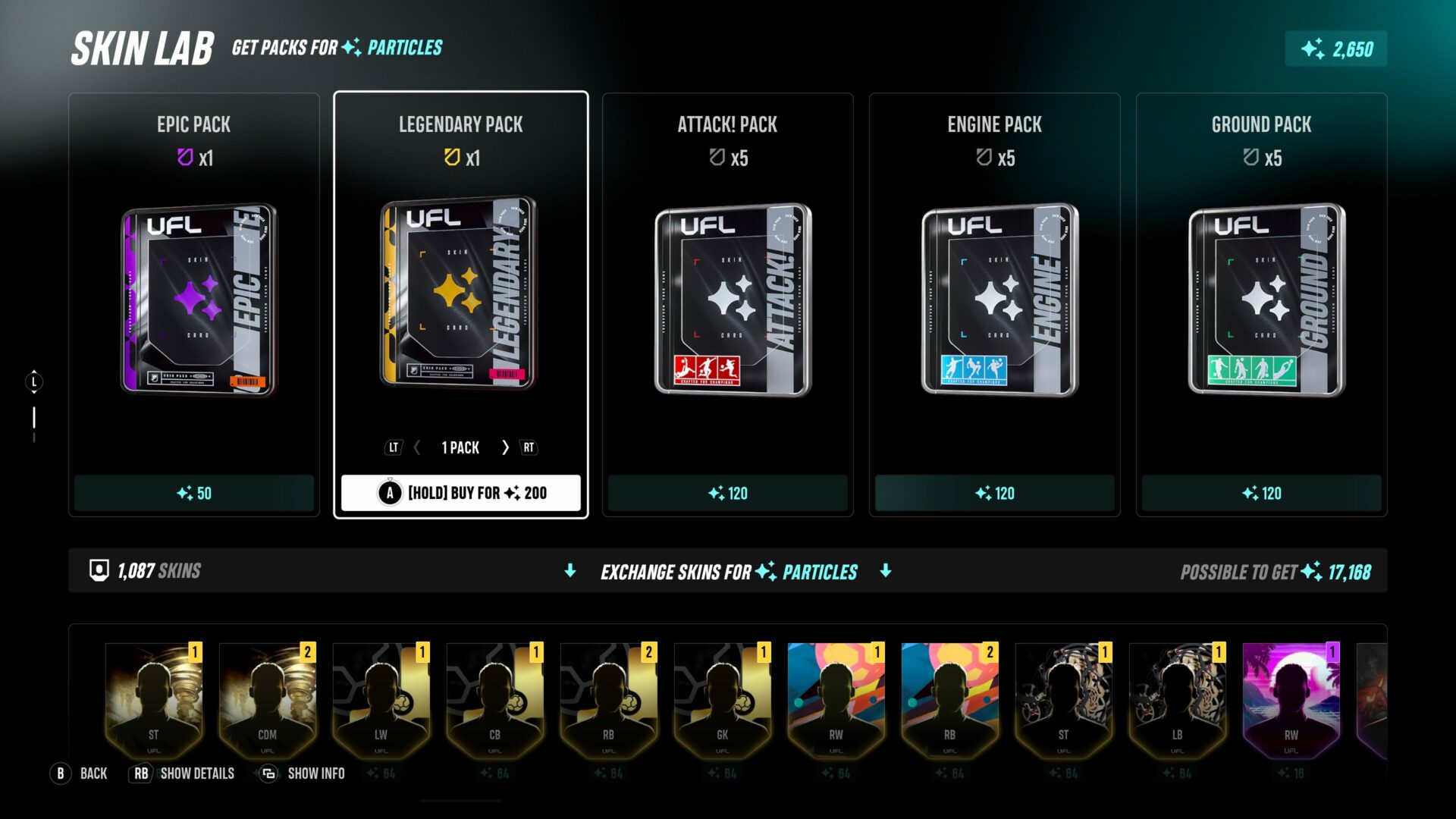The image size is (1456, 819).
Task: Click the Epic Pack 50 particles price button
Action: click(x=194, y=494)
